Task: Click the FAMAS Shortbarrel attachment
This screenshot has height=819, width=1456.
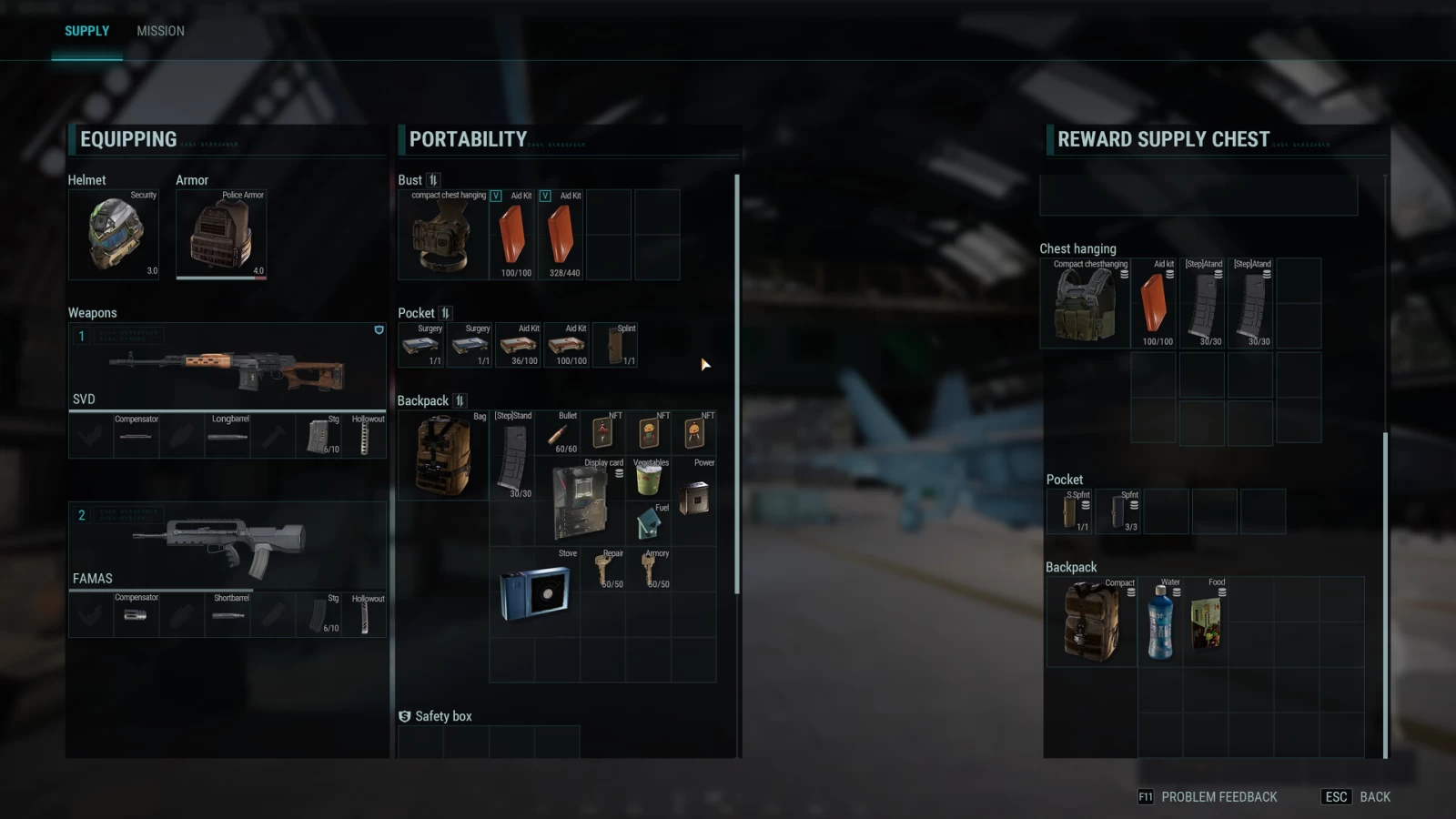Action: 227,615
